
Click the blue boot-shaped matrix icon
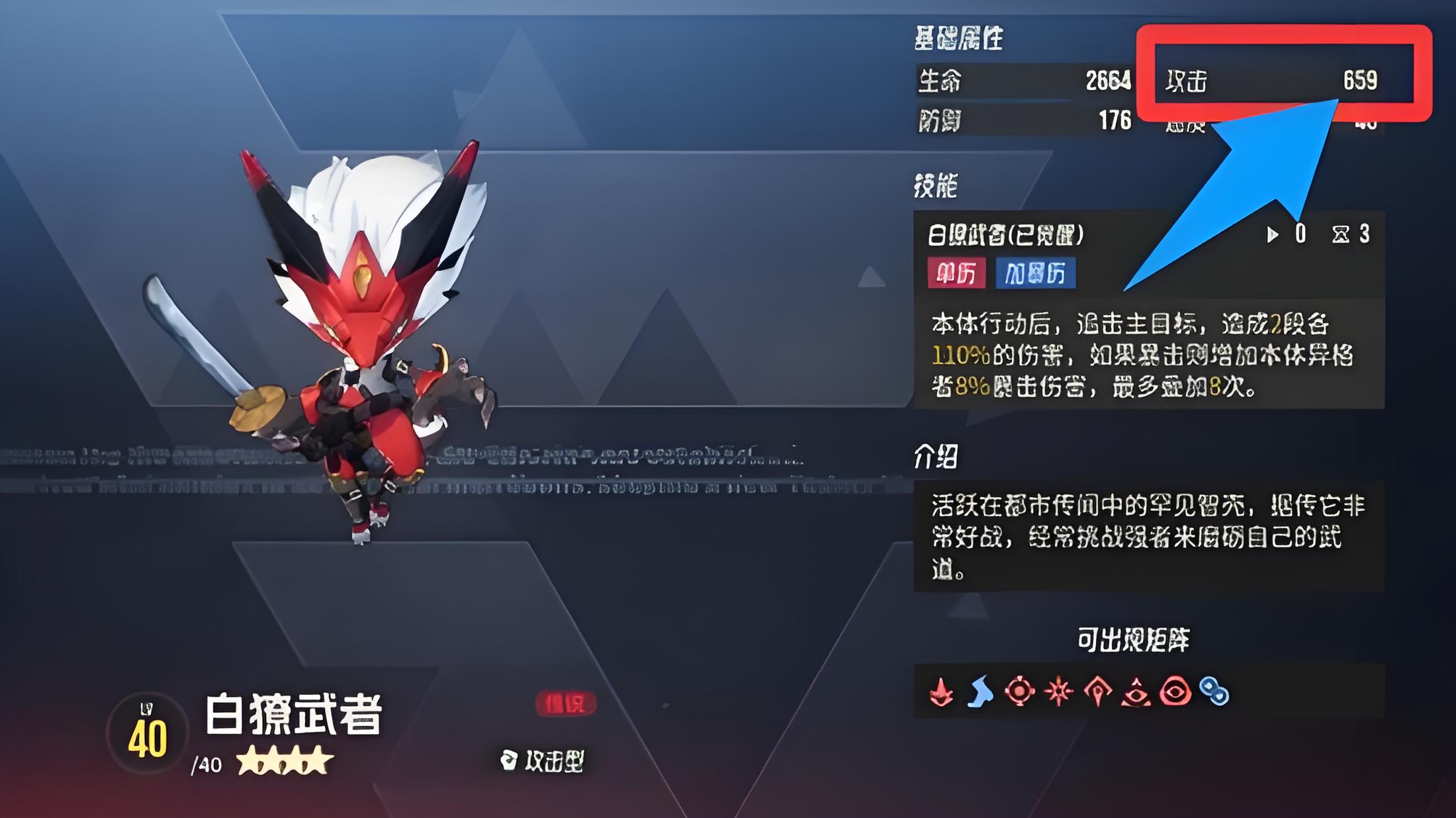[980, 692]
